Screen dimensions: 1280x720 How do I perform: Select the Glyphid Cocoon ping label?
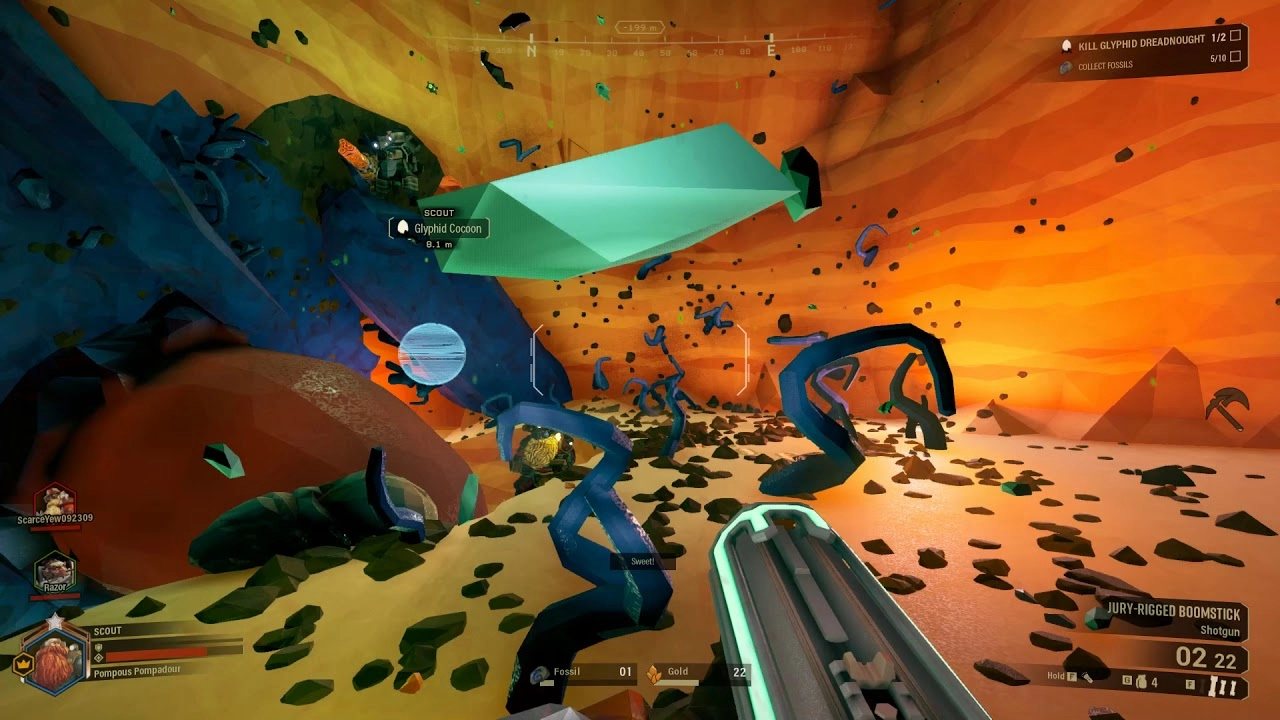(x=439, y=229)
